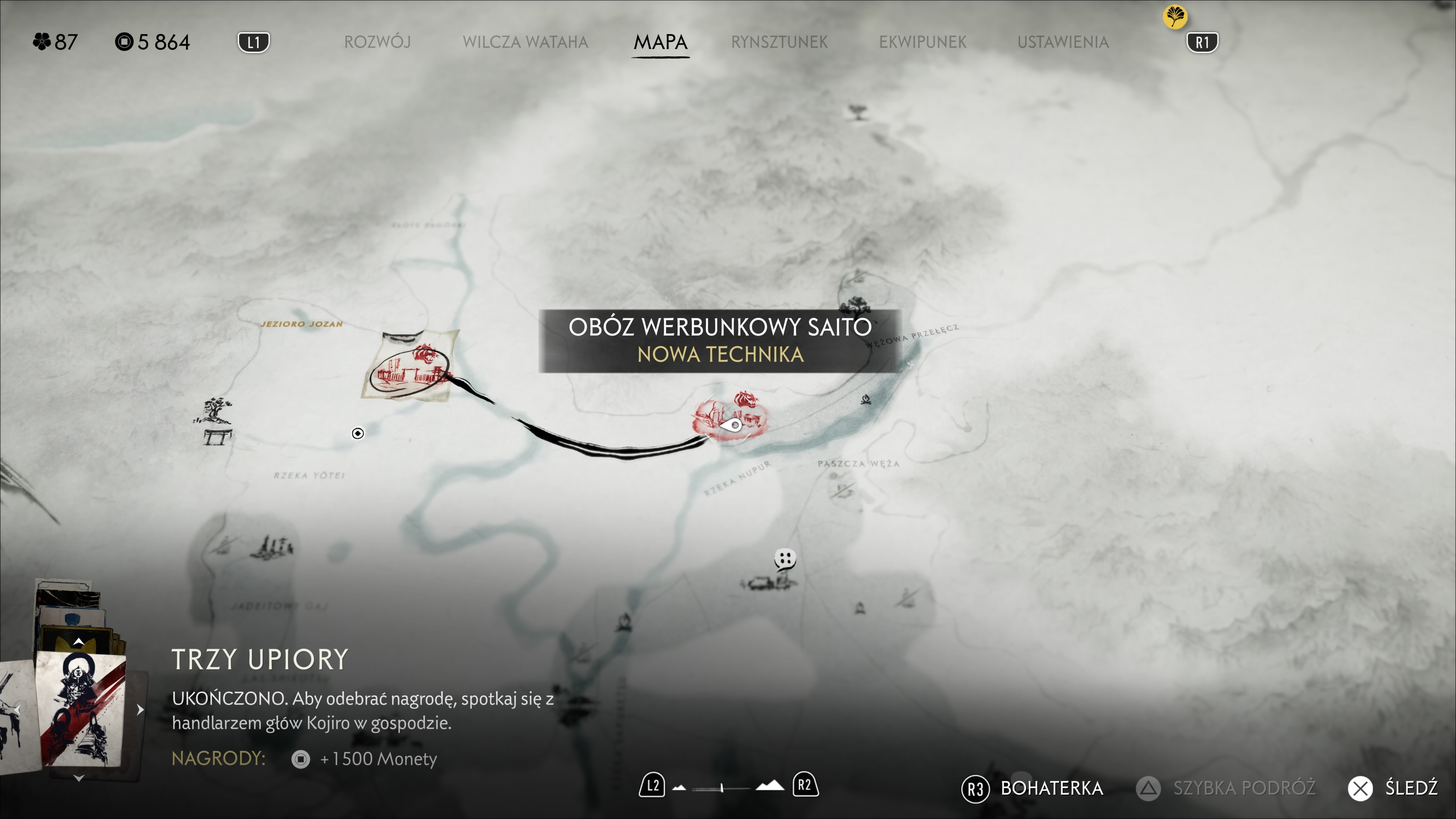The height and width of the screenshot is (819, 1456).
Task: Open the Trzy Upiory quest card
Action: tap(80, 709)
